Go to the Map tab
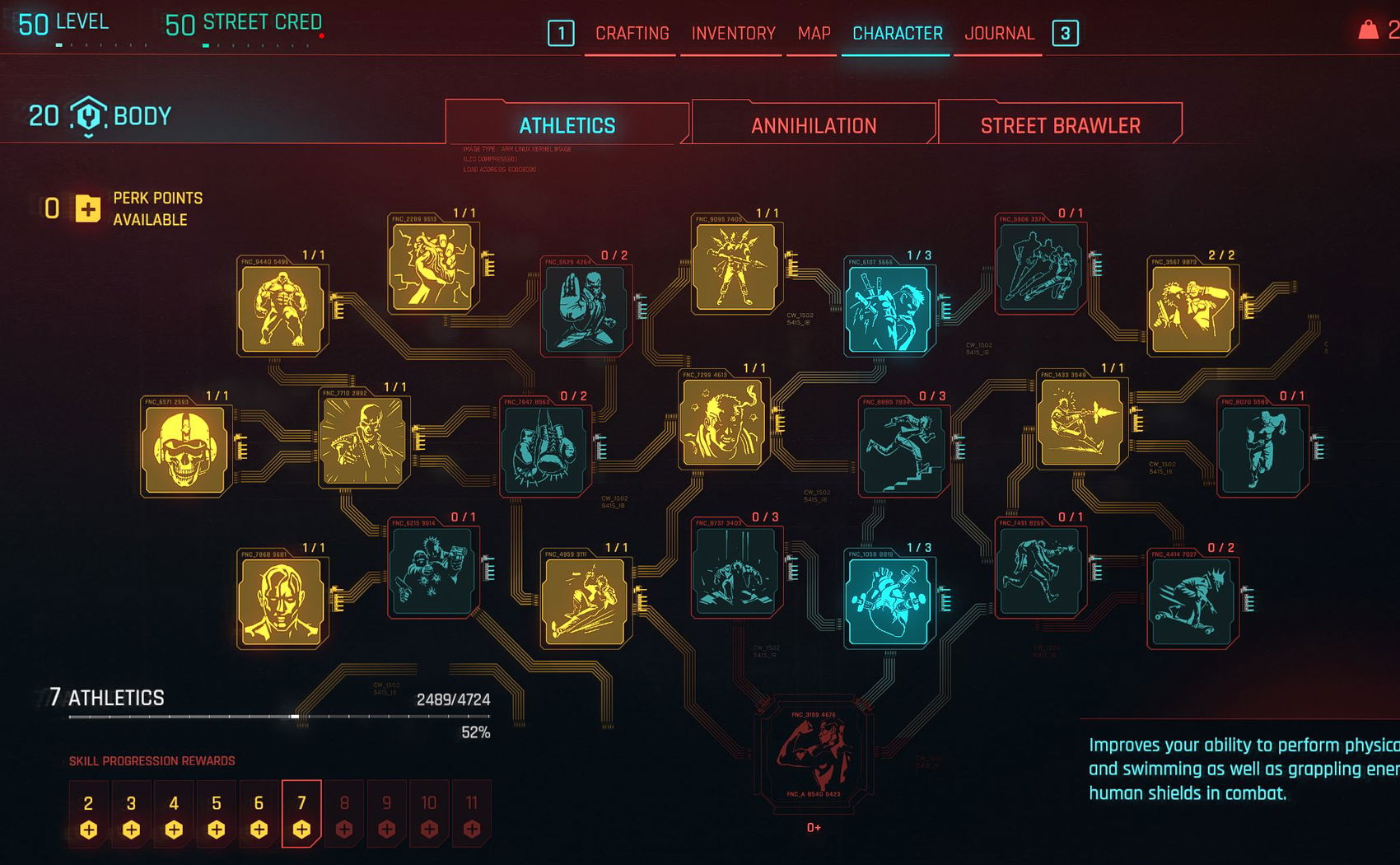The width and height of the screenshot is (1400, 865). [814, 34]
